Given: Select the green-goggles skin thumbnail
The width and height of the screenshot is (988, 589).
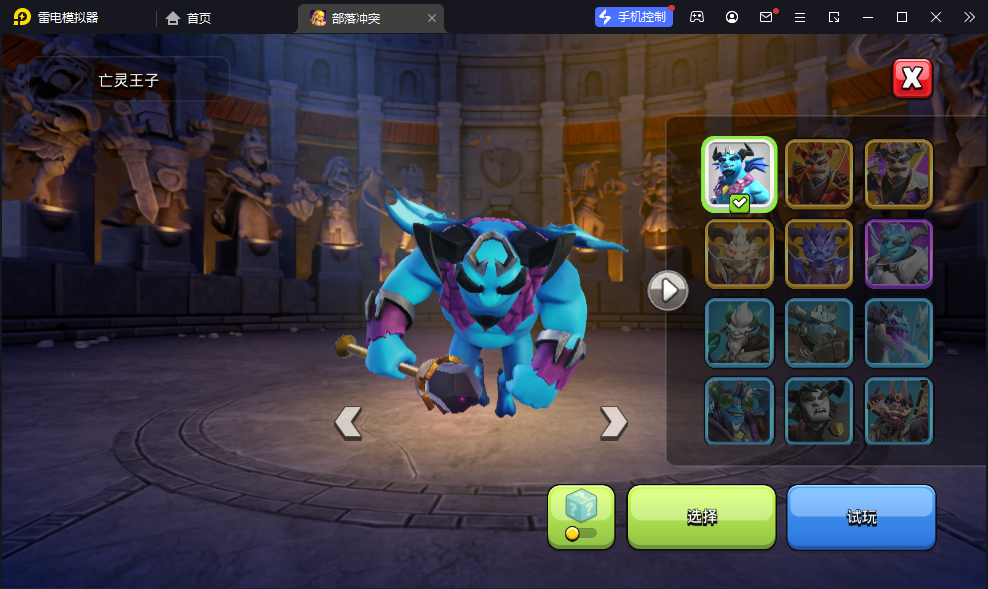Looking at the screenshot, I should click(x=739, y=411).
